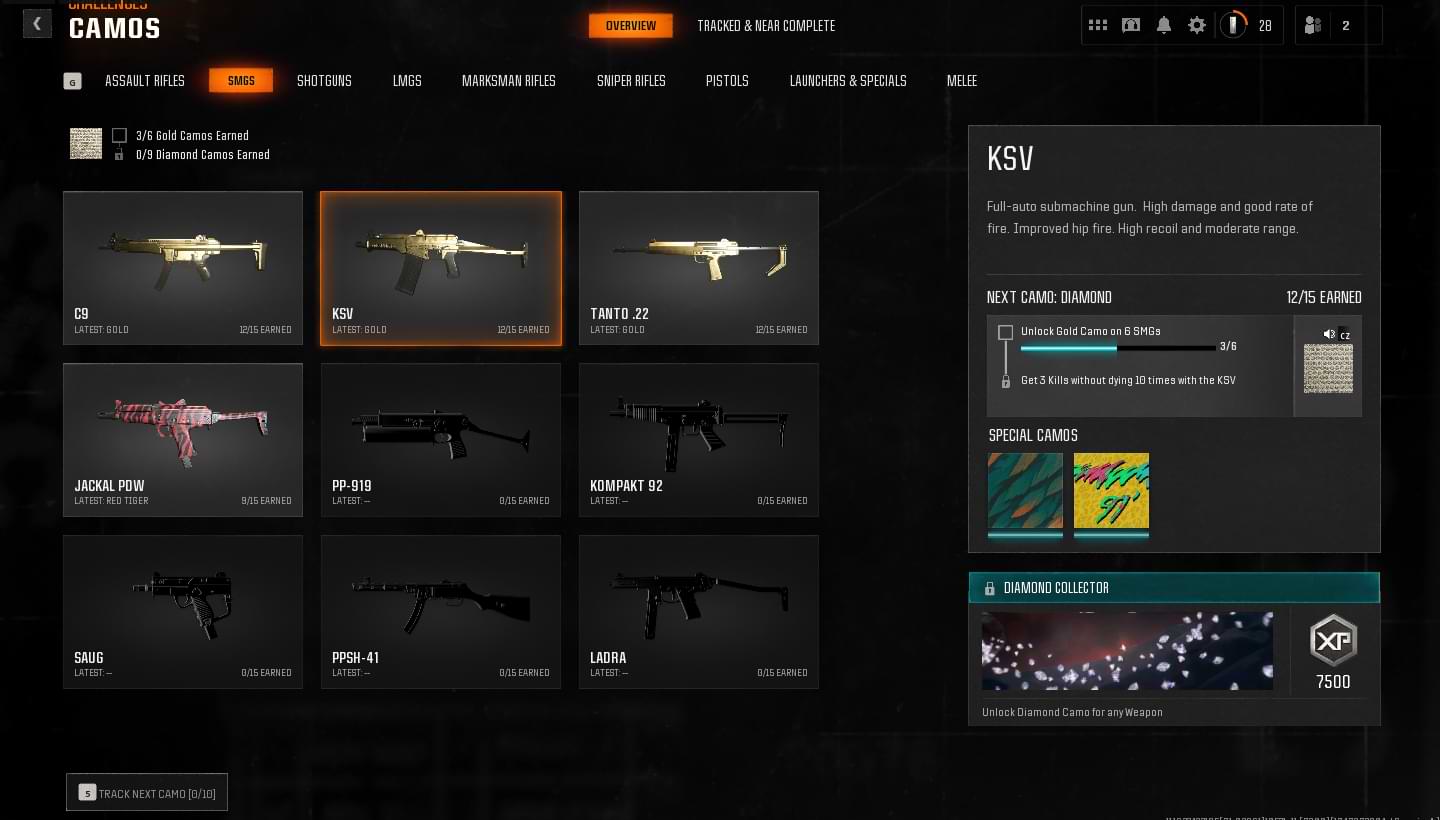The width and height of the screenshot is (1440, 820).
Task: Select the Assault Rifles category
Action: point(145,81)
